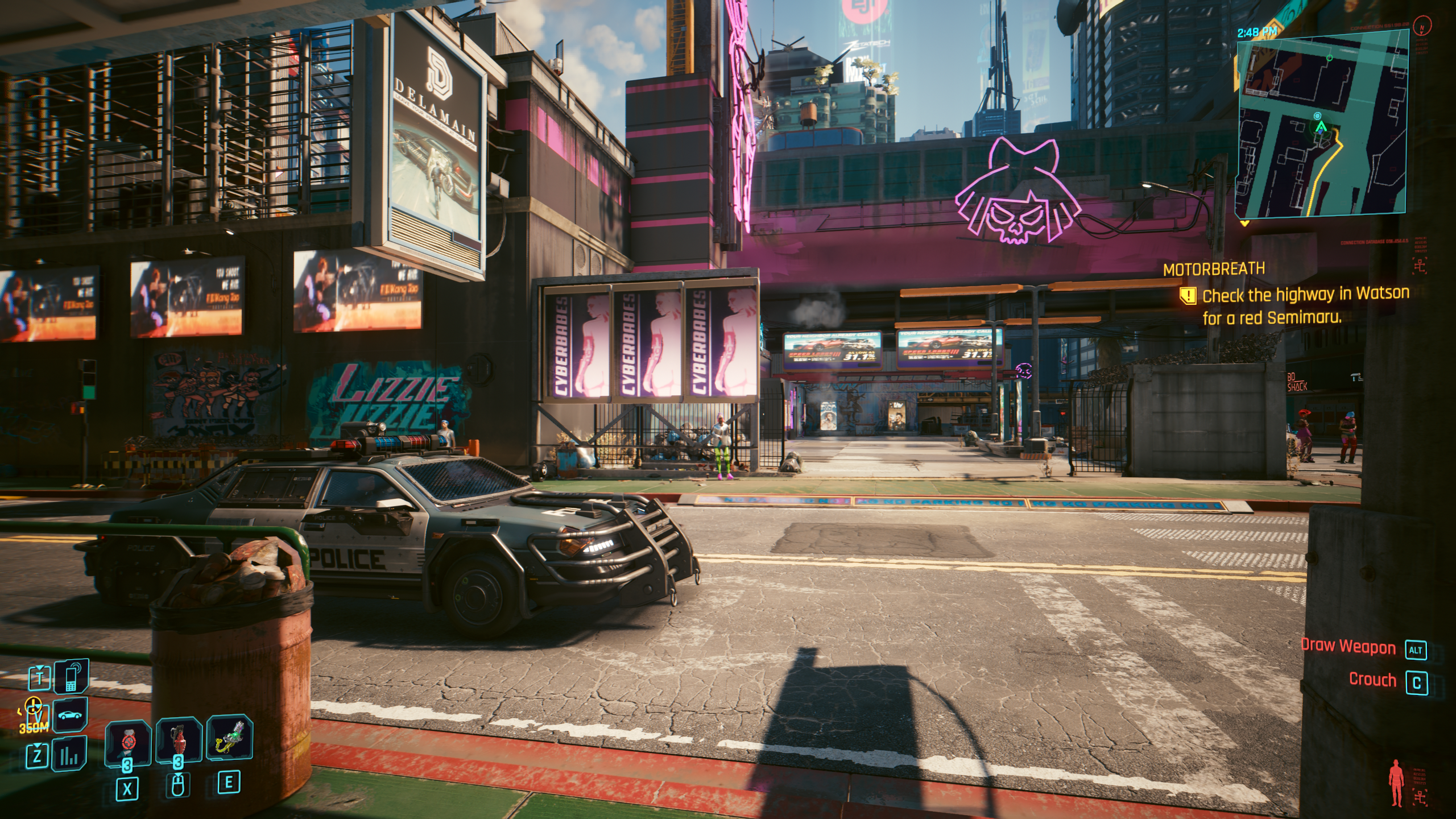Viewport: 1456px width, 819px height.
Task: Activate the projectile launcher cyberware slot
Action: point(229,739)
